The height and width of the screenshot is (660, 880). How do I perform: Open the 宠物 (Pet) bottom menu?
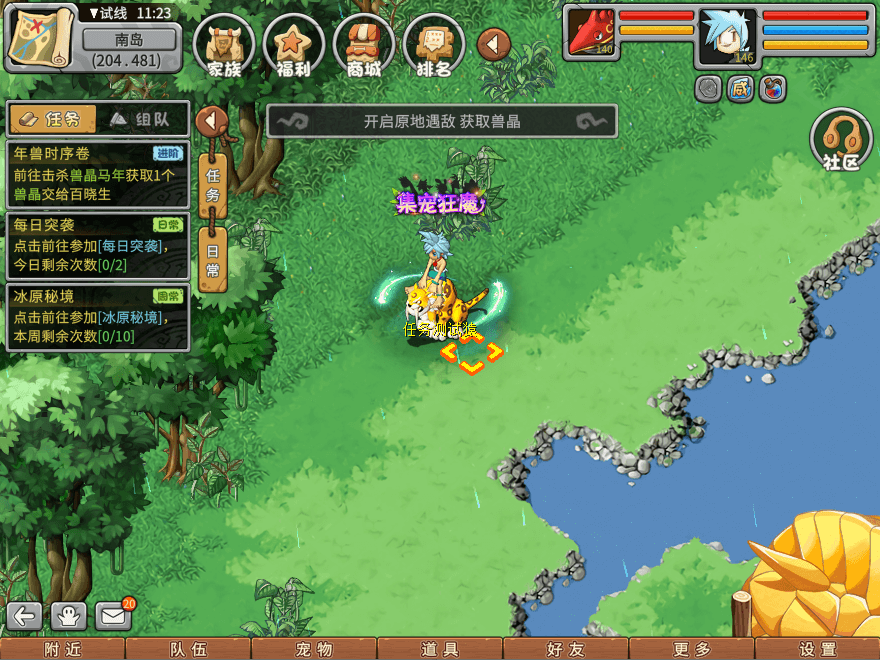314,649
